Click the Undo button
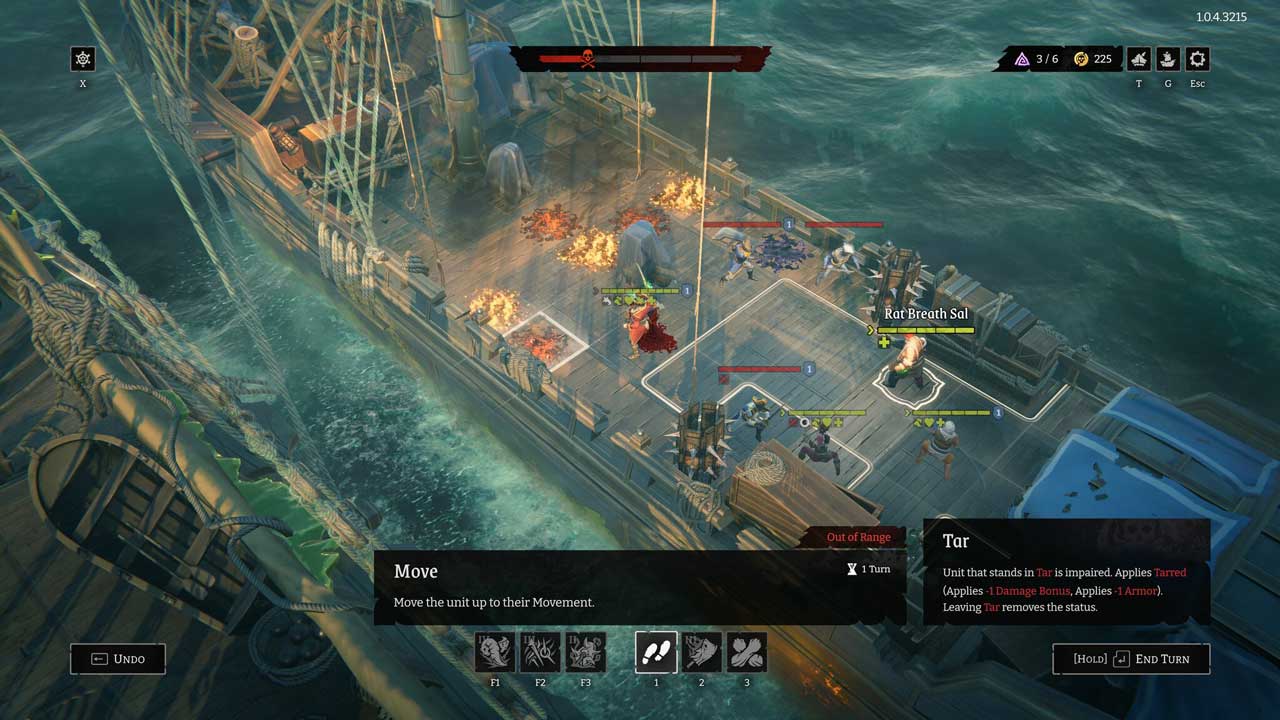1280x720 pixels. click(x=118, y=659)
